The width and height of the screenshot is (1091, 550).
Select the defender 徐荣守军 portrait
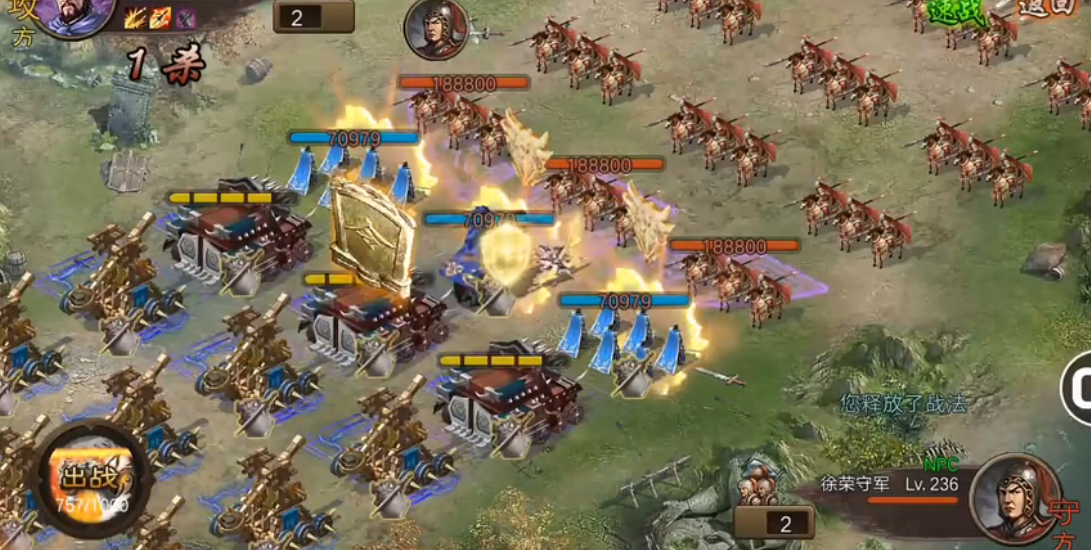(x=1015, y=498)
